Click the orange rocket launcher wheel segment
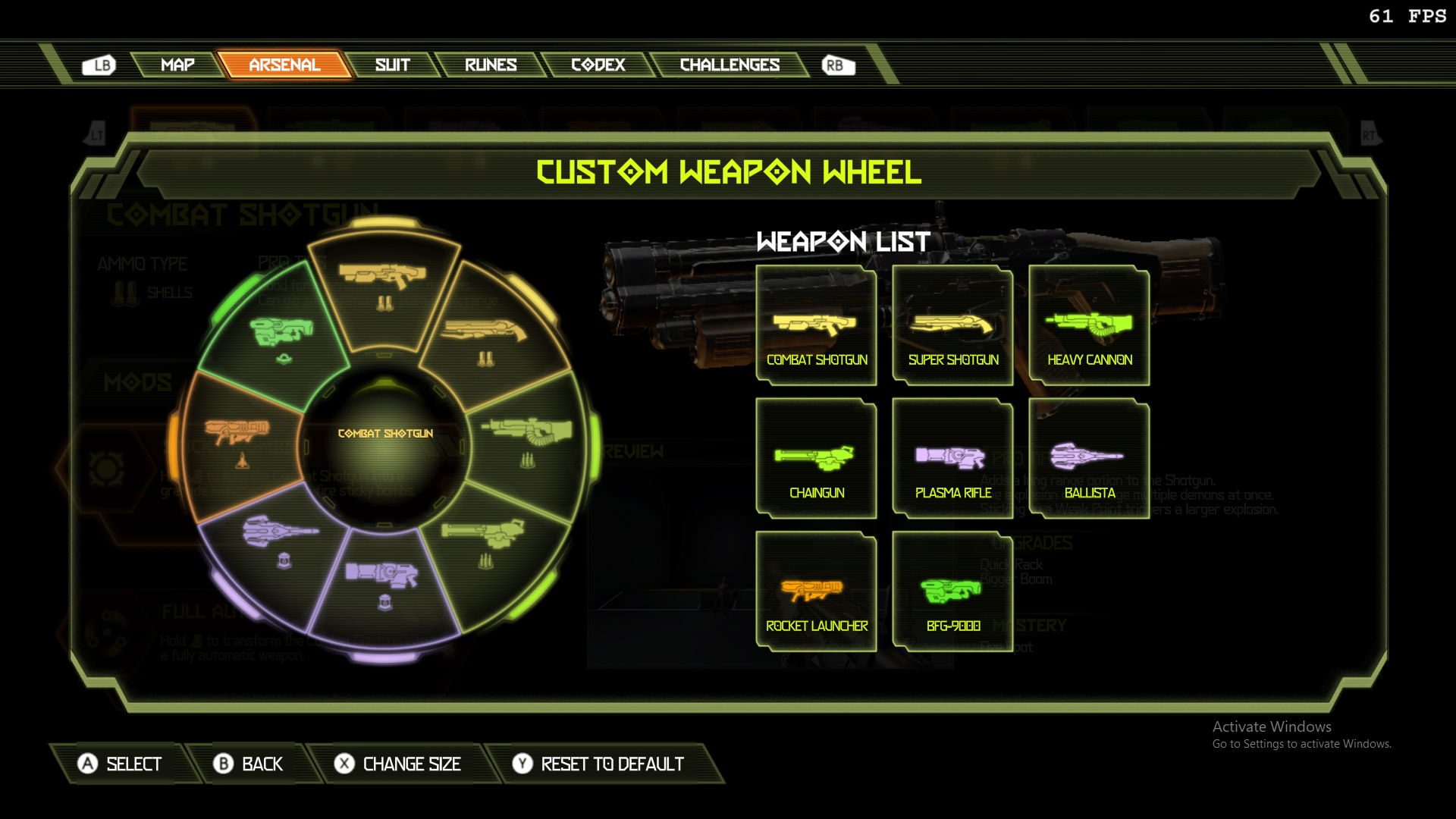This screenshot has width=1456, height=819. click(x=239, y=443)
